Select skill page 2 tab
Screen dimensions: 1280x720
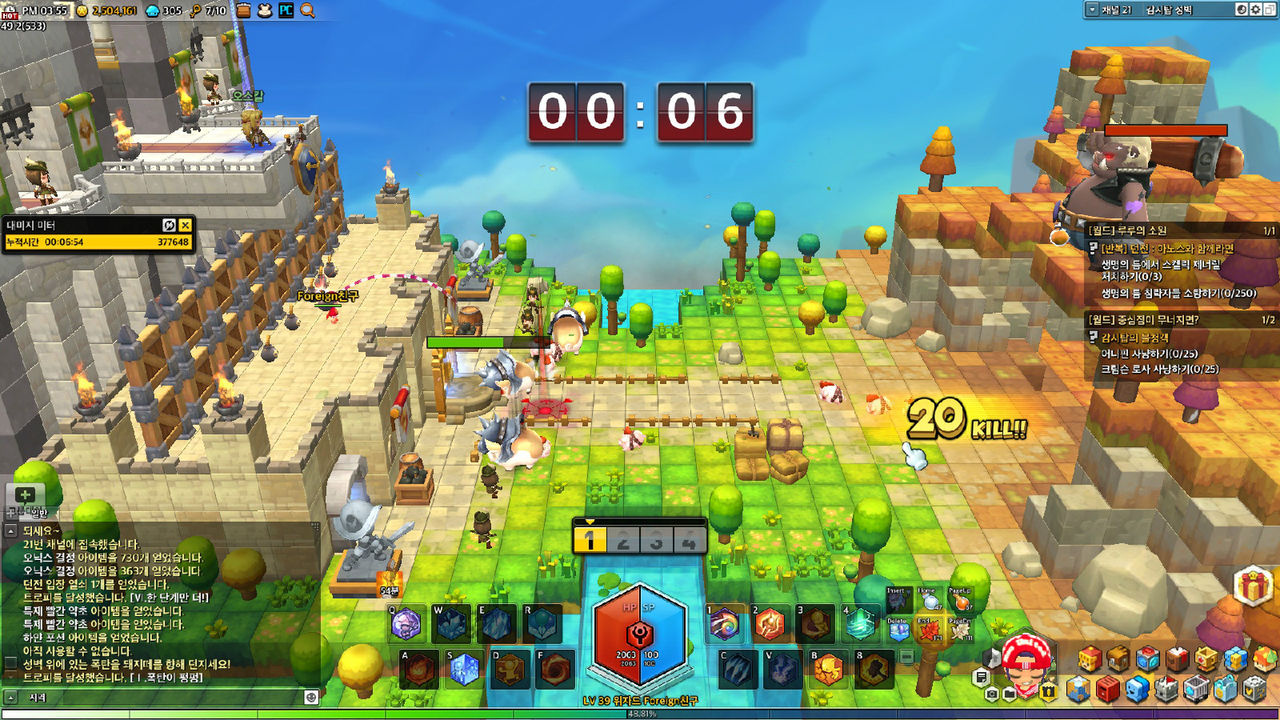pyautogui.click(x=623, y=541)
